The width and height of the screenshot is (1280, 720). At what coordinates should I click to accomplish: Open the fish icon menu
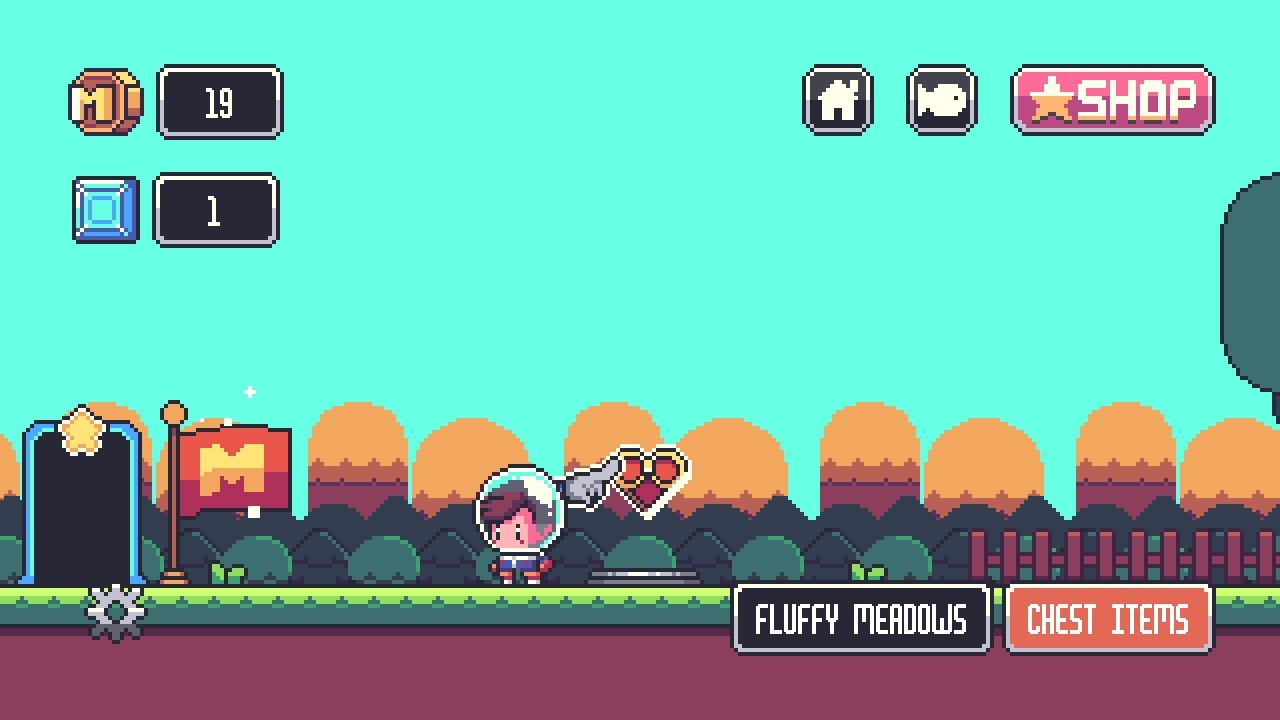pos(941,100)
